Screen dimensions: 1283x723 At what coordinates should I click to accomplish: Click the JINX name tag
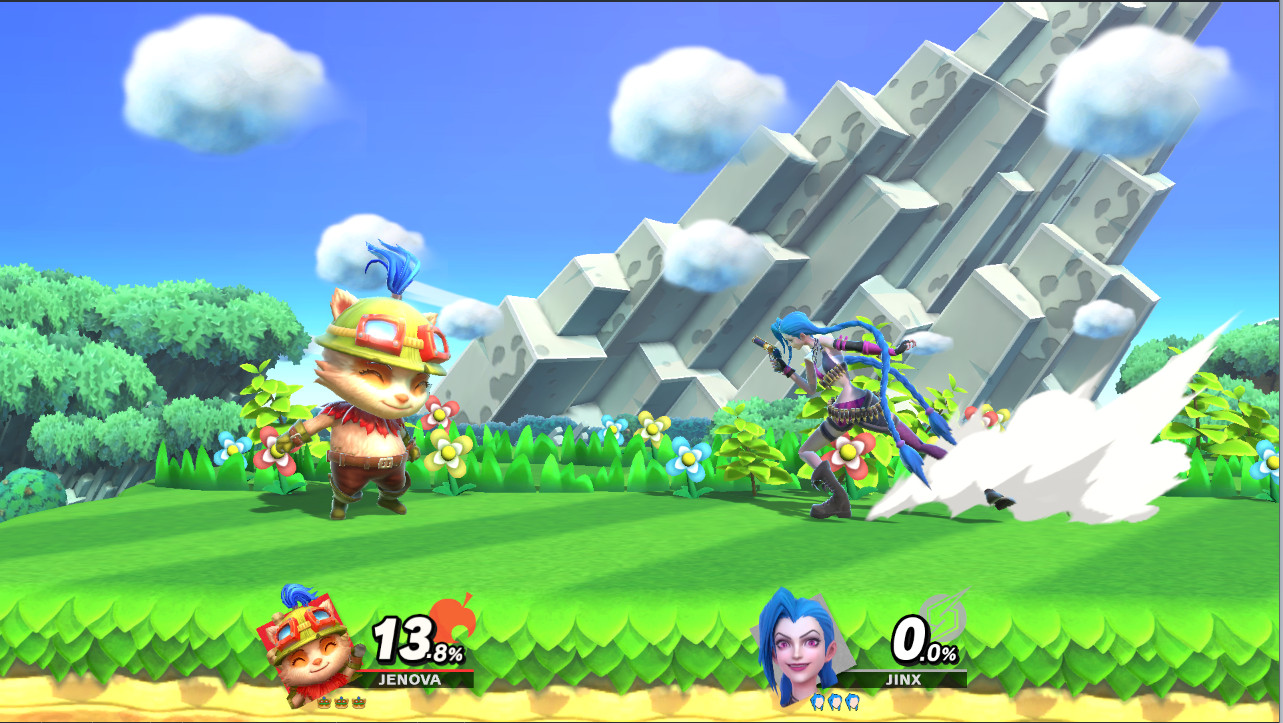904,679
